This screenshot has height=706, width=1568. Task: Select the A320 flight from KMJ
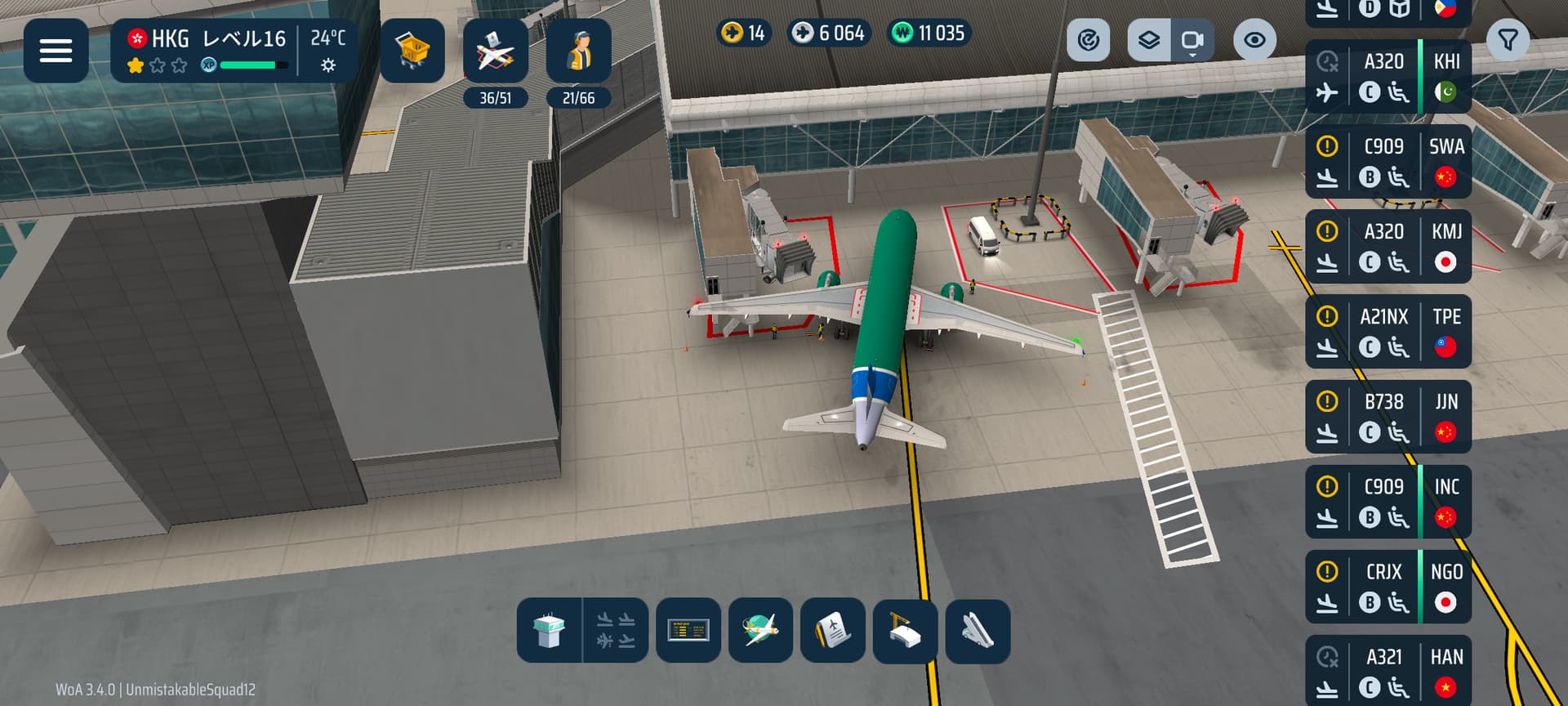(x=1388, y=247)
